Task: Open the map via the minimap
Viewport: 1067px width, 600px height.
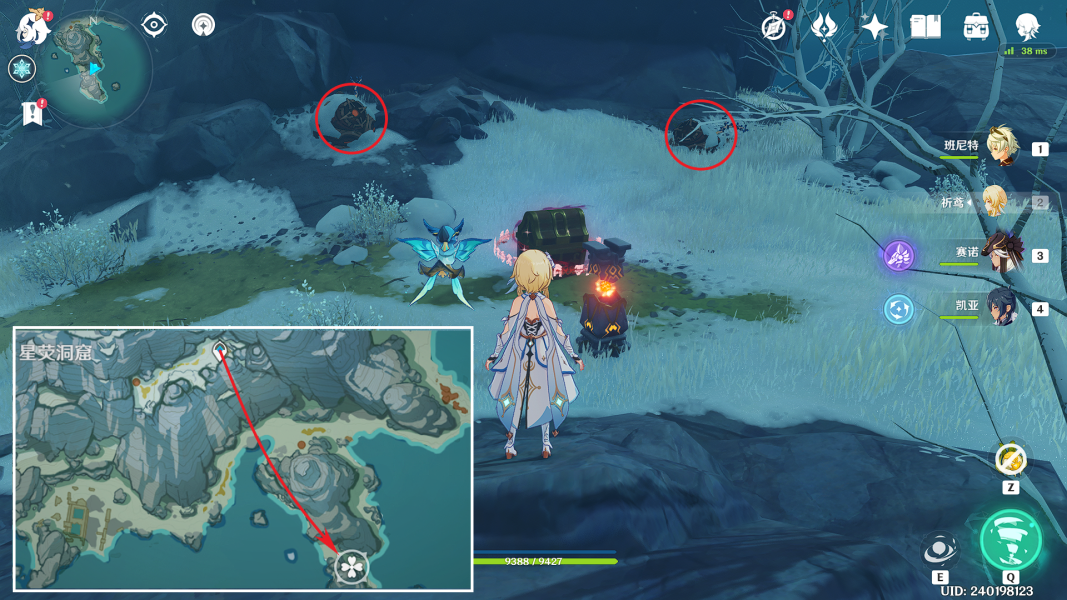Action: [94, 66]
